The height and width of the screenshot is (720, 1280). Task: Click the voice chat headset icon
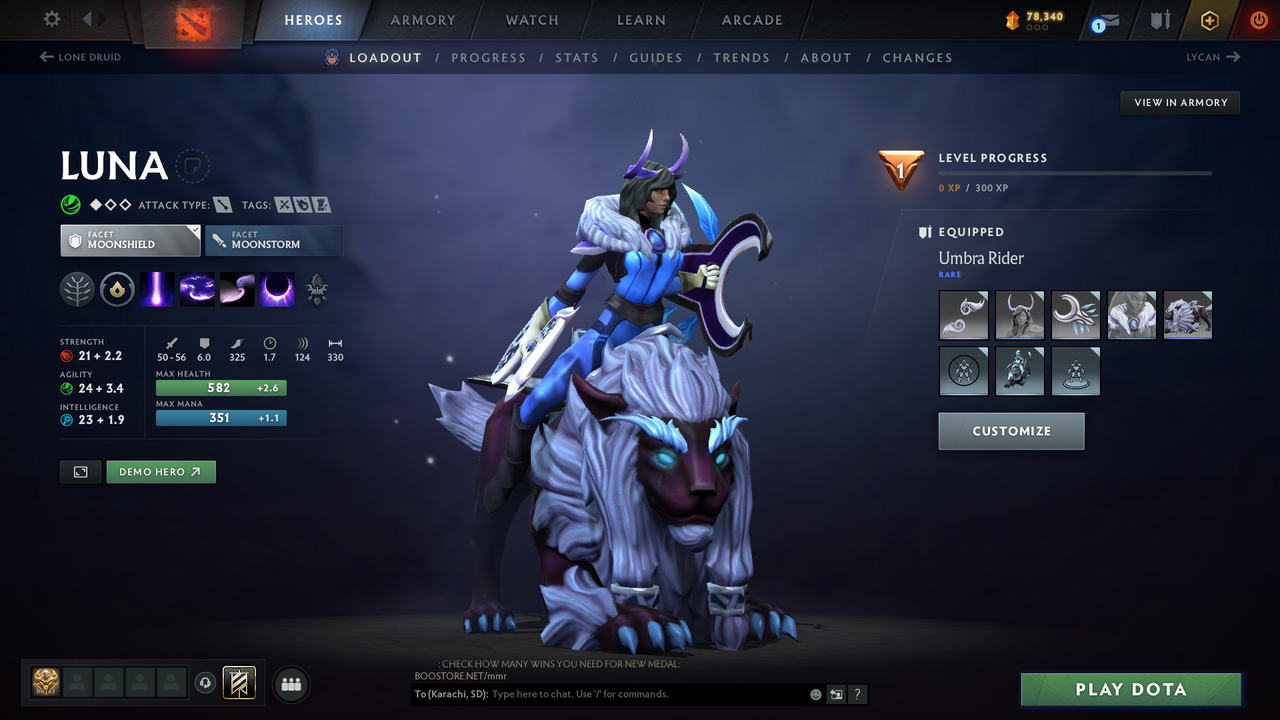[206, 683]
